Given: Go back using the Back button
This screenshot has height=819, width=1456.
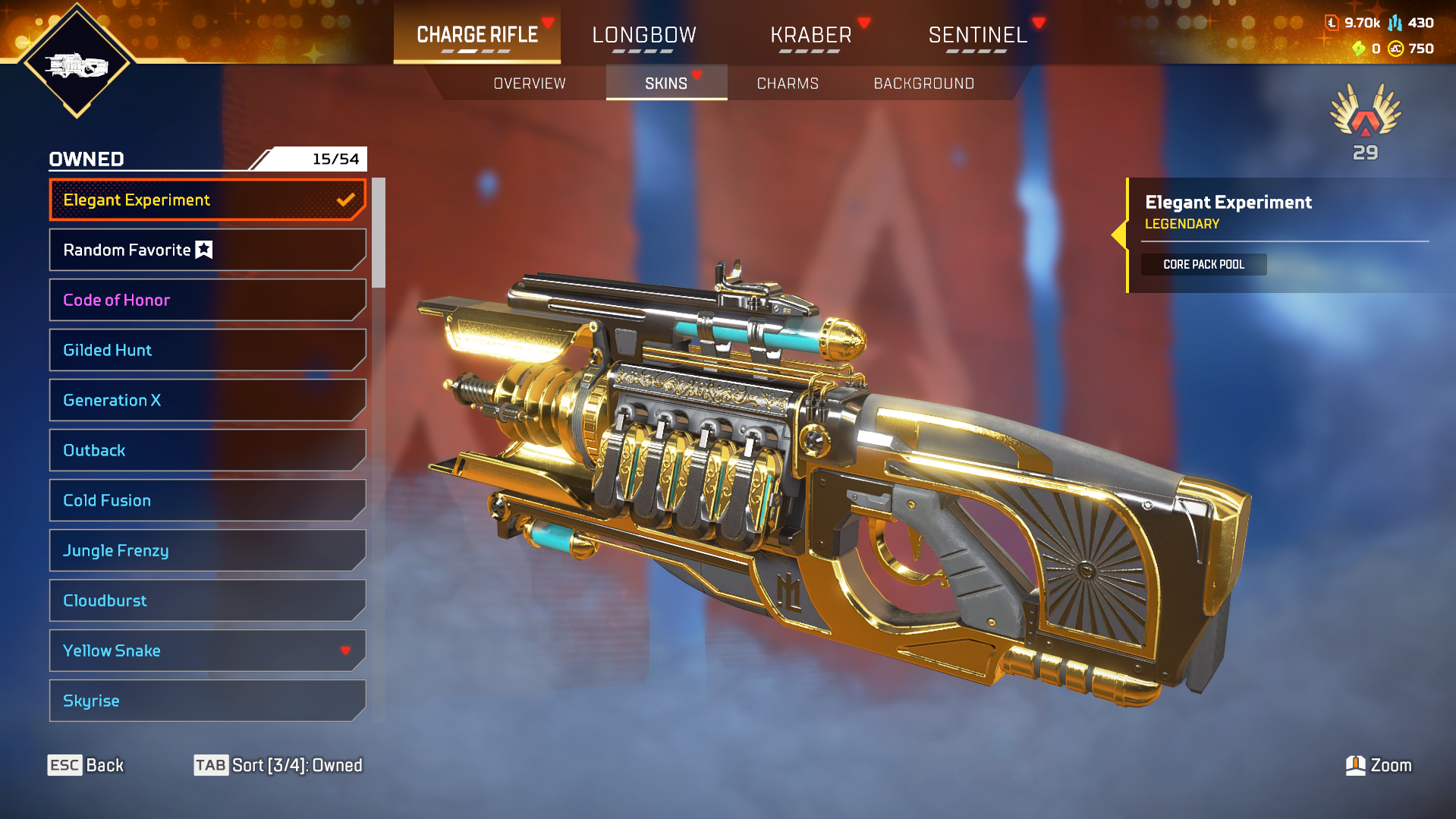Looking at the screenshot, I should click(x=86, y=765).
